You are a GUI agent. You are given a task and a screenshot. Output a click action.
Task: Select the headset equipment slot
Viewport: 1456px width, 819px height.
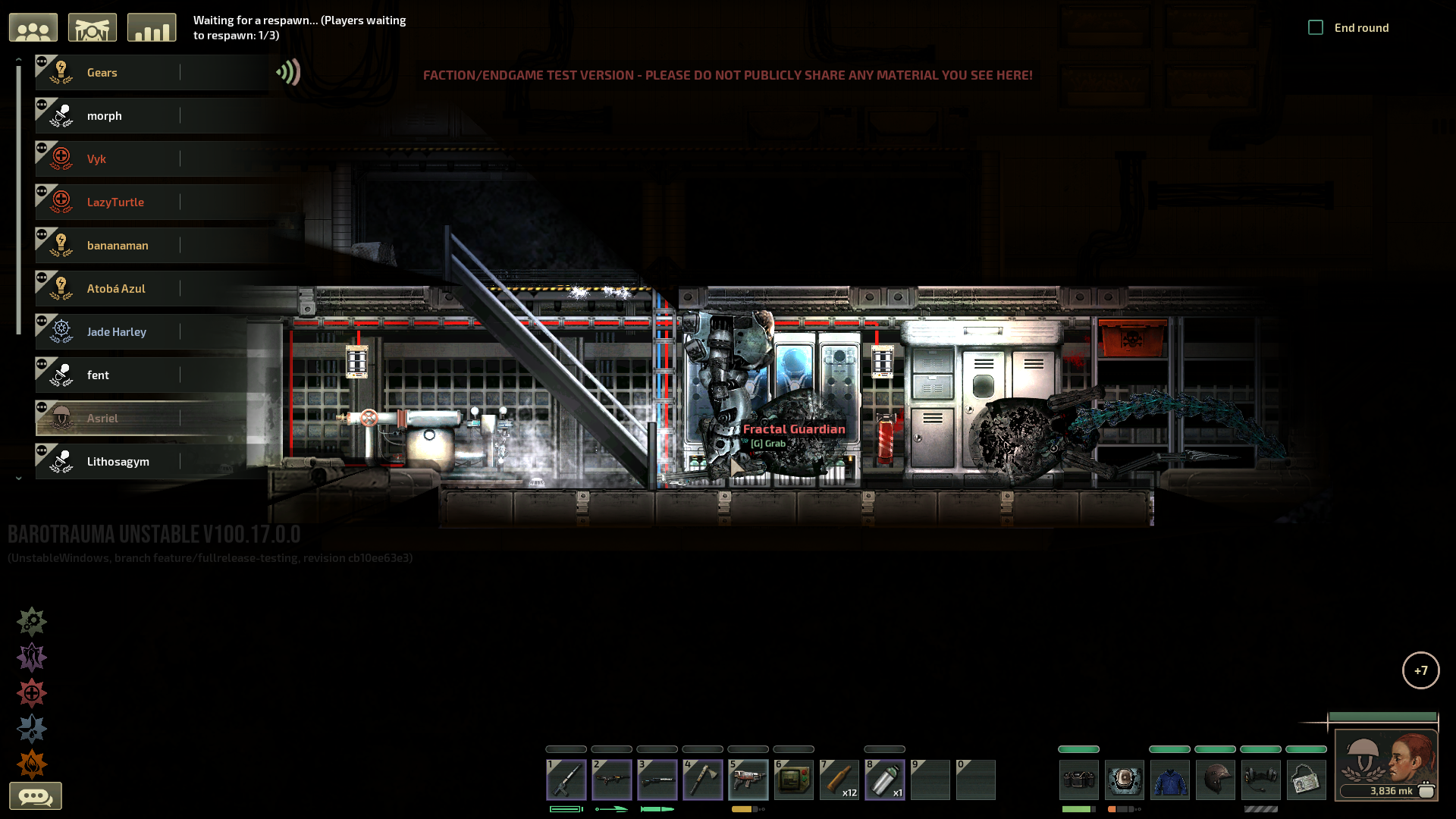click(x=1261, y=780)
